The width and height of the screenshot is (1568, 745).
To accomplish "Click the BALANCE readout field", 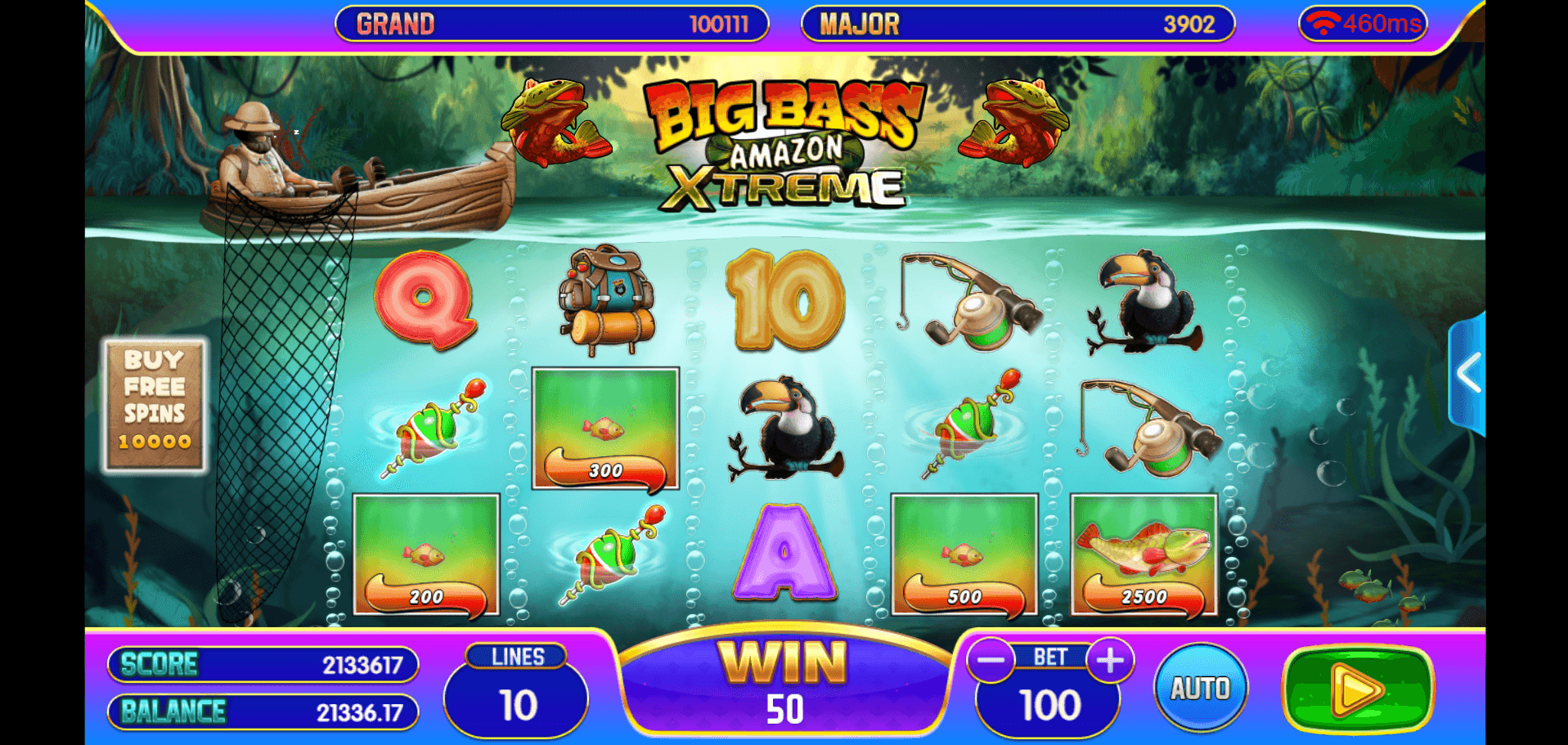I will pyautogui.click(x=262, y=711).
